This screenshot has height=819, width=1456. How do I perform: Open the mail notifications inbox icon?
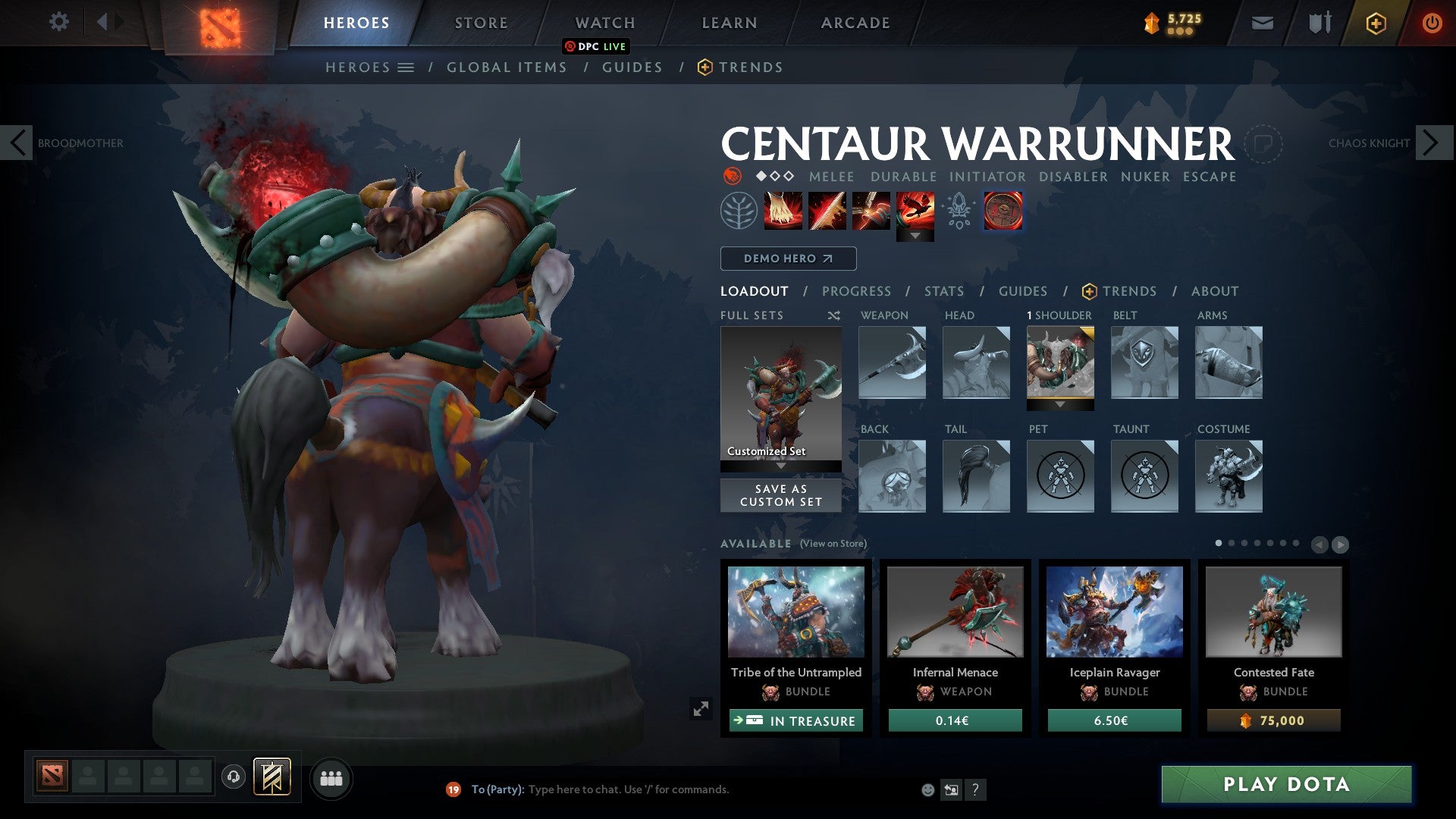pos(1262,23)
